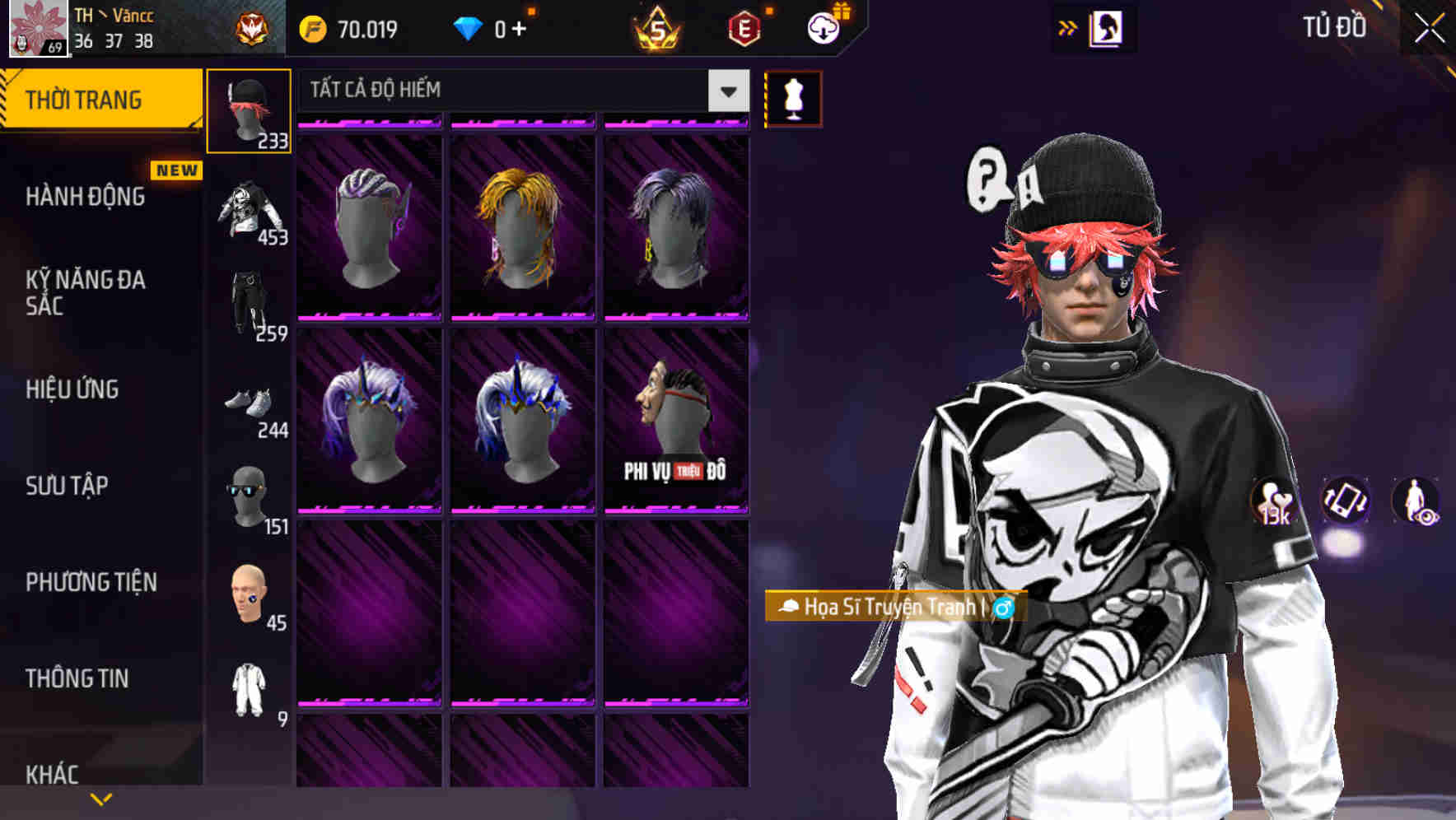Screen dimensions: 1456x820
Task: Switch to the HÀNH ĐỘNG tab
Action: [87, 197]
